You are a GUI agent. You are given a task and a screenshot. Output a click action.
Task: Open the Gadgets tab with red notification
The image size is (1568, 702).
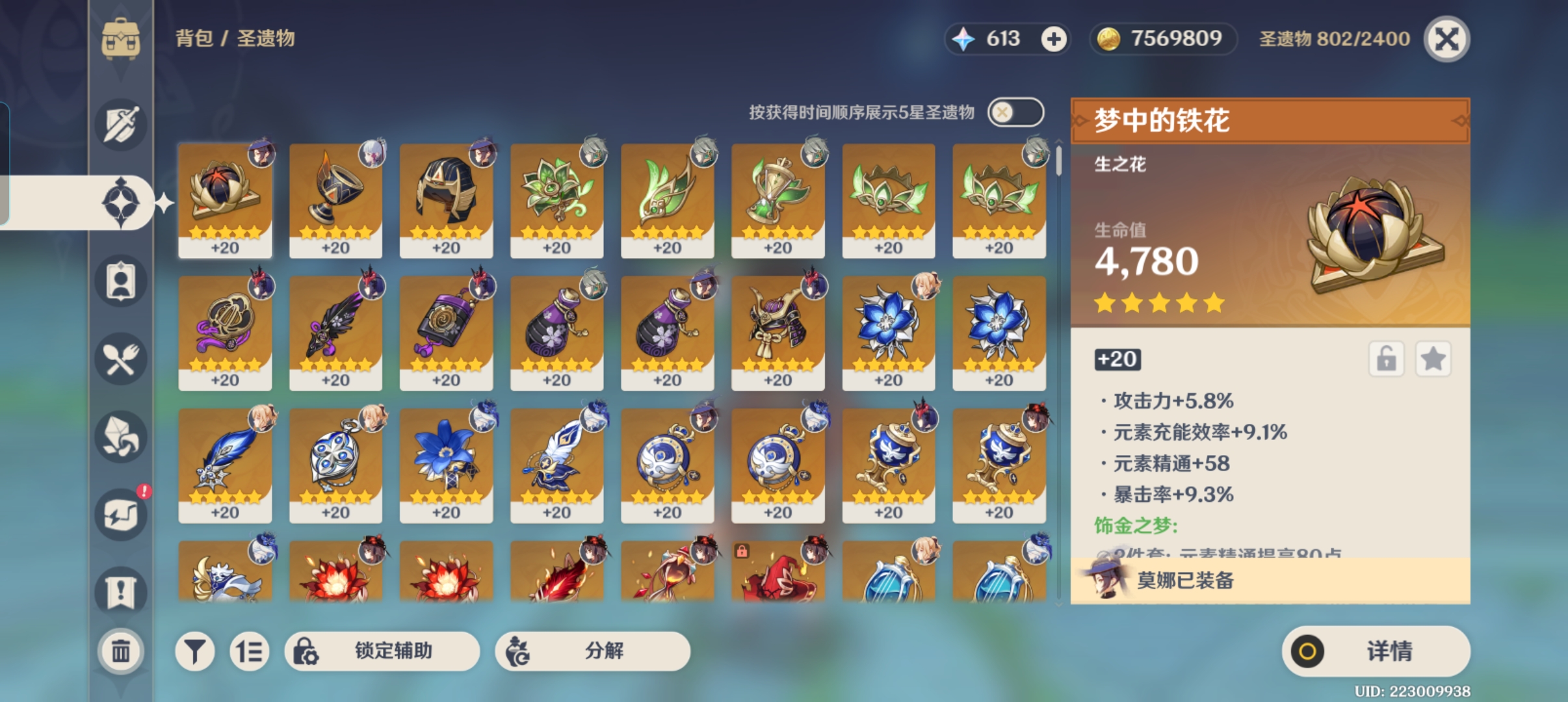(x=121, y=515)
